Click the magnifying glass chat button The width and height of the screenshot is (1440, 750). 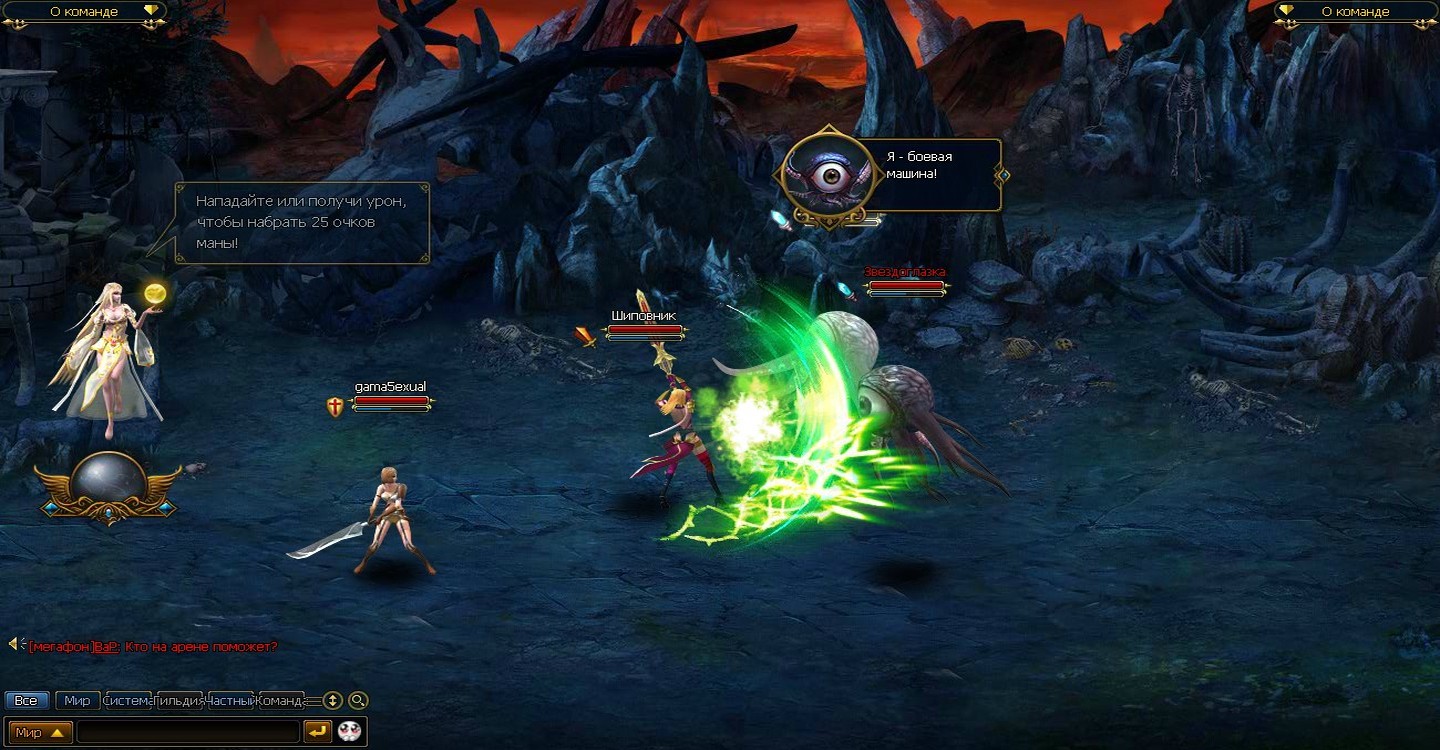[358, 701]
